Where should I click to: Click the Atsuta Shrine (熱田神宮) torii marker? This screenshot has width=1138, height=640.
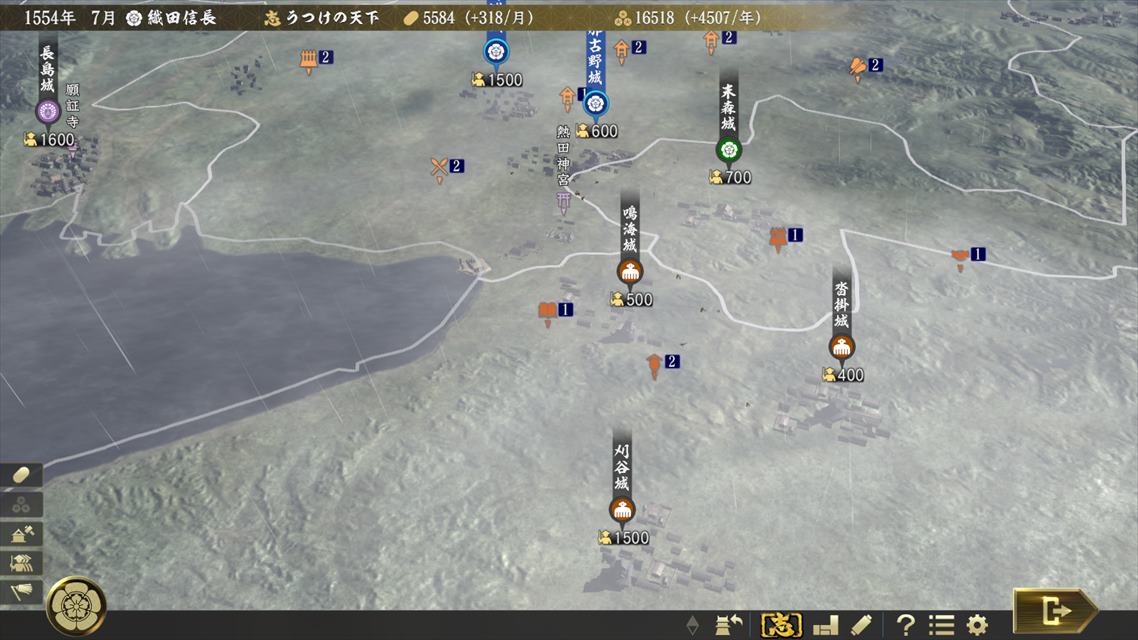tap(565, 201)
